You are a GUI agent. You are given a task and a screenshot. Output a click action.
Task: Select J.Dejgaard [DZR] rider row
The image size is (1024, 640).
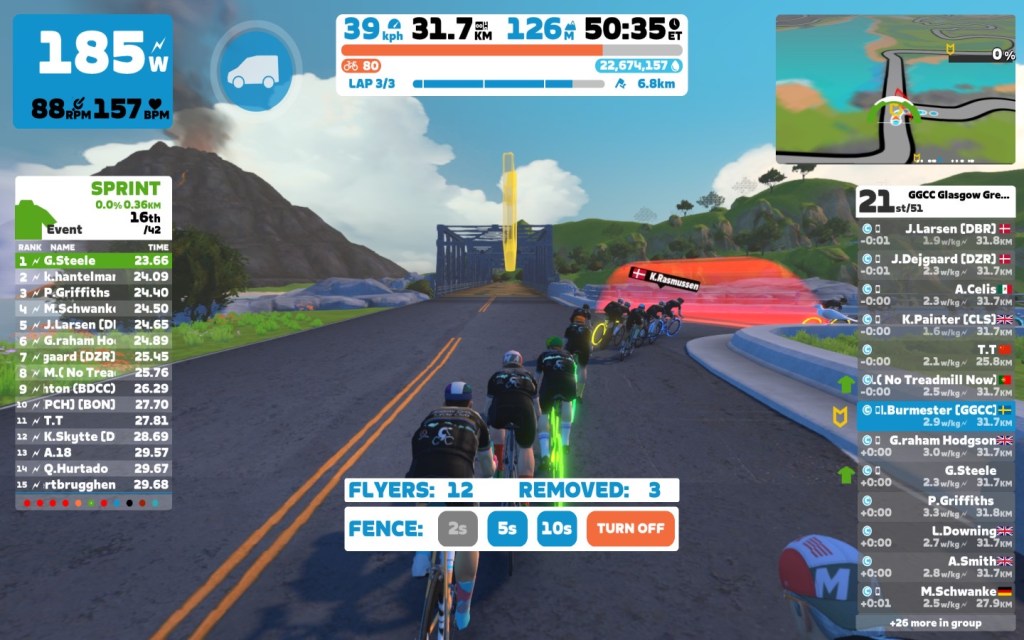click(936, 264)
